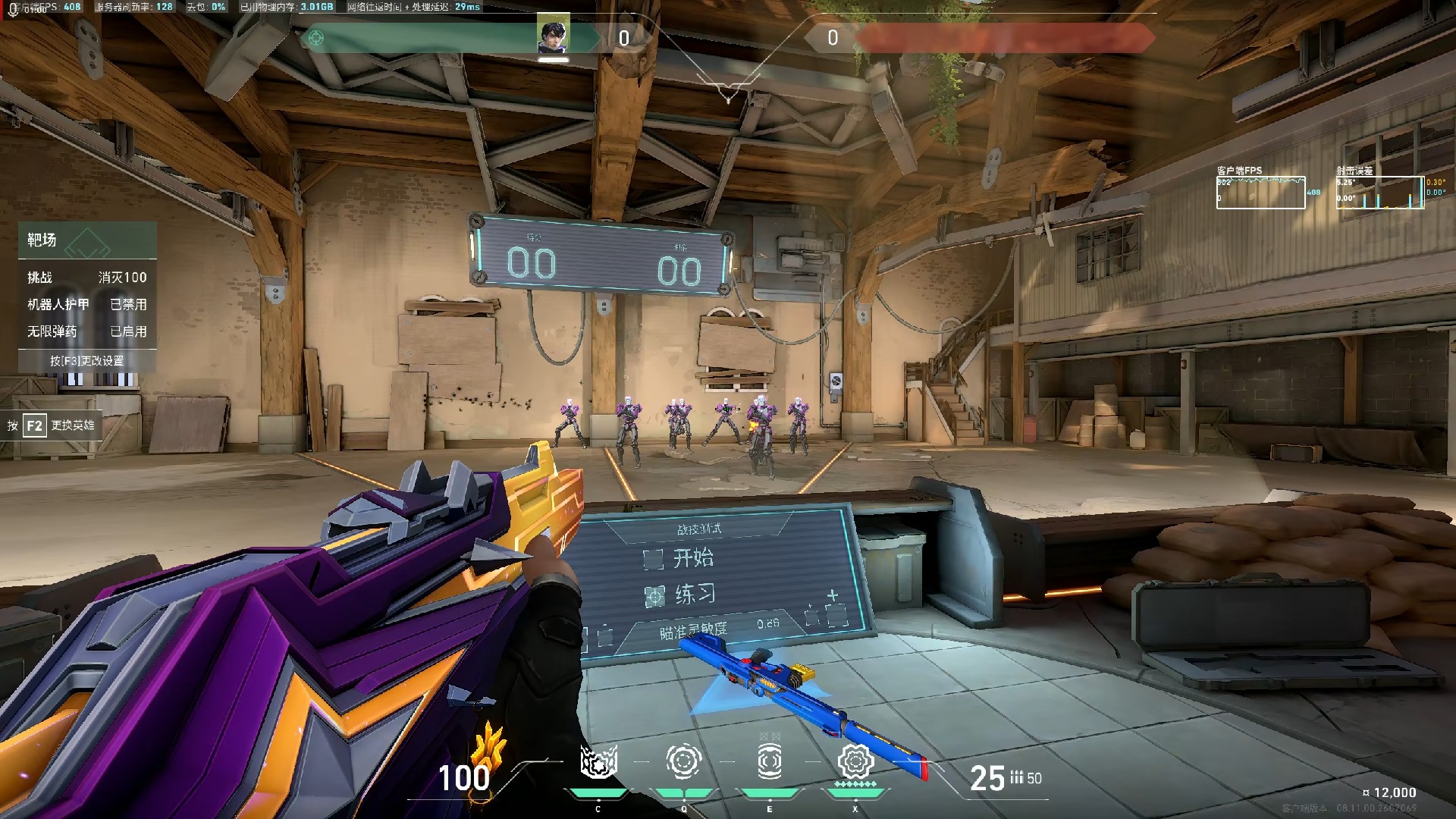Click the 无限弹药 setting row
This screenshot has width=1456, height=819.
pyautogui.click(x=87, y=331)
